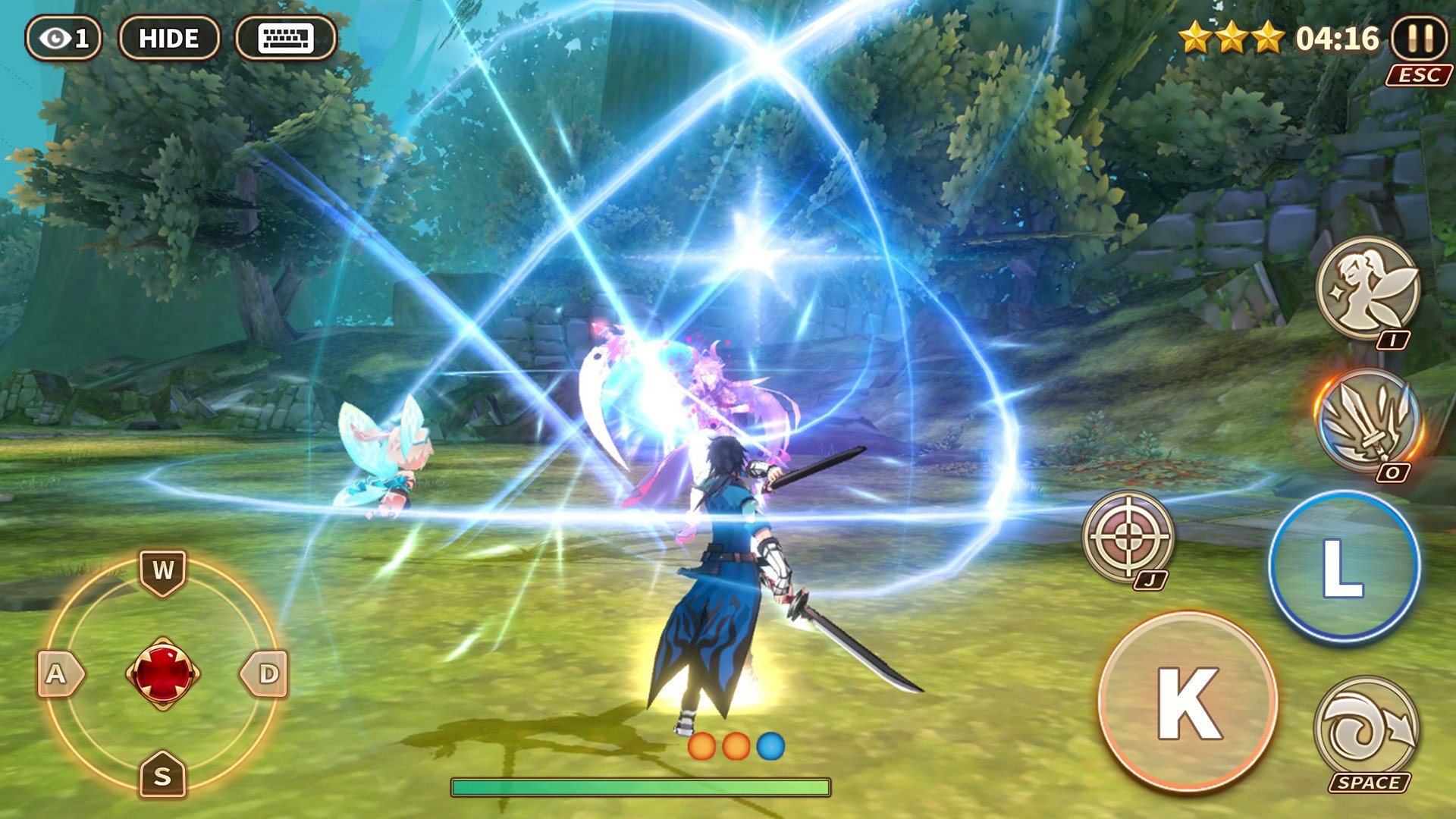Toggle the eye view counter button

(64, 38)
